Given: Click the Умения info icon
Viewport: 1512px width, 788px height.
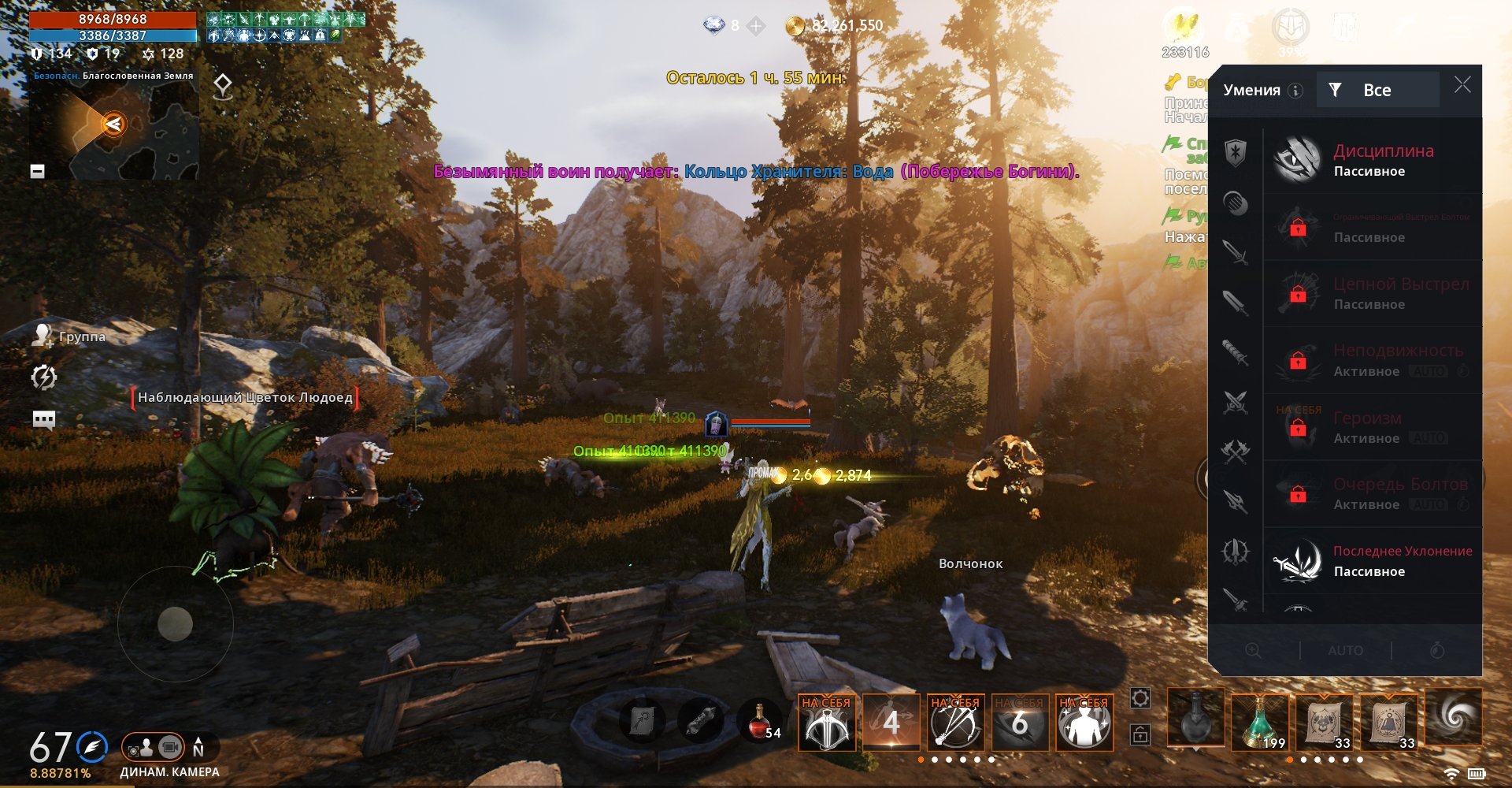Looking at the screenshot, I should coord(1295,91).
